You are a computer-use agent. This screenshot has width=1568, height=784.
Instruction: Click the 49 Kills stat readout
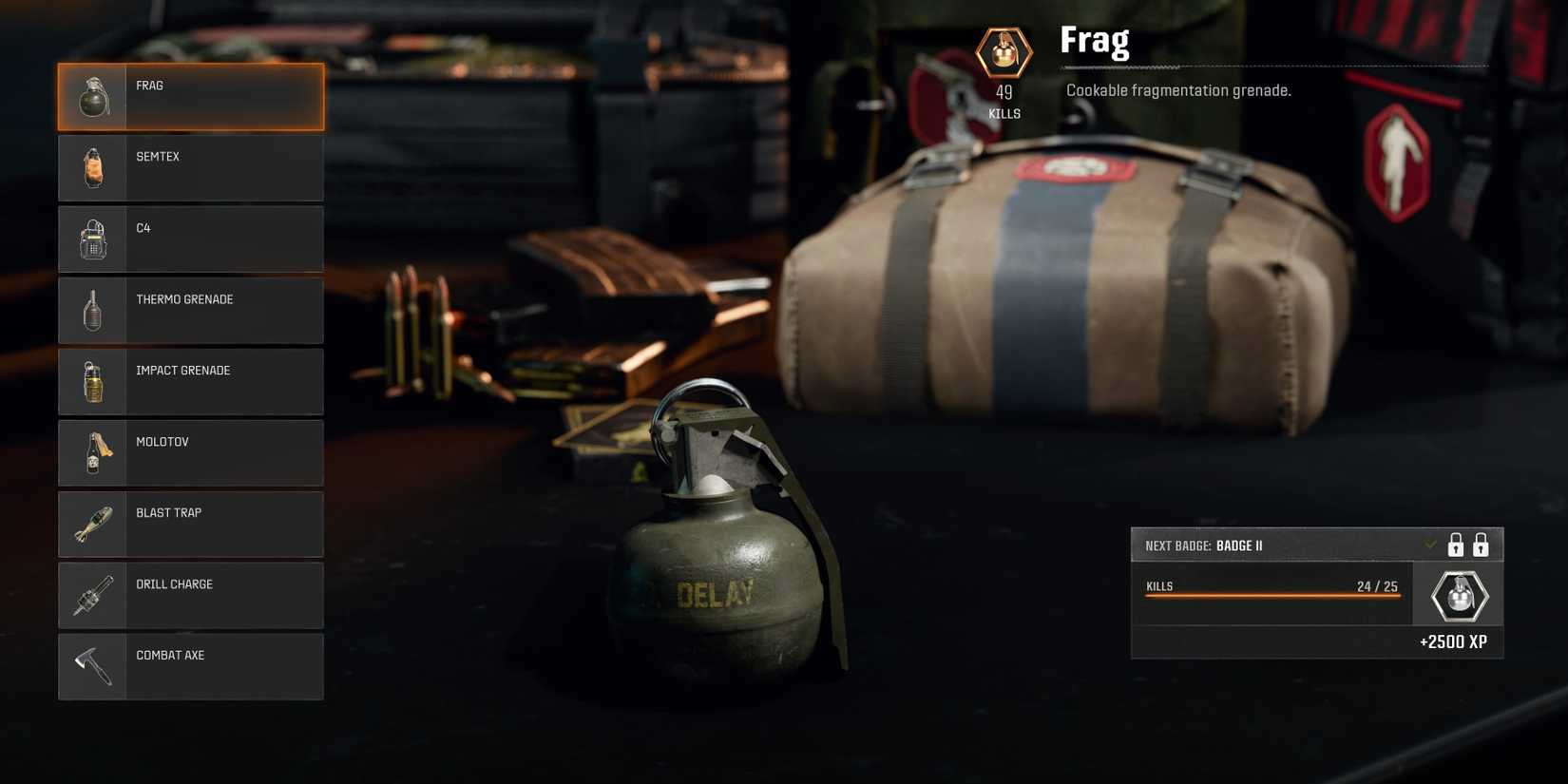click(x=1004, y=101)
